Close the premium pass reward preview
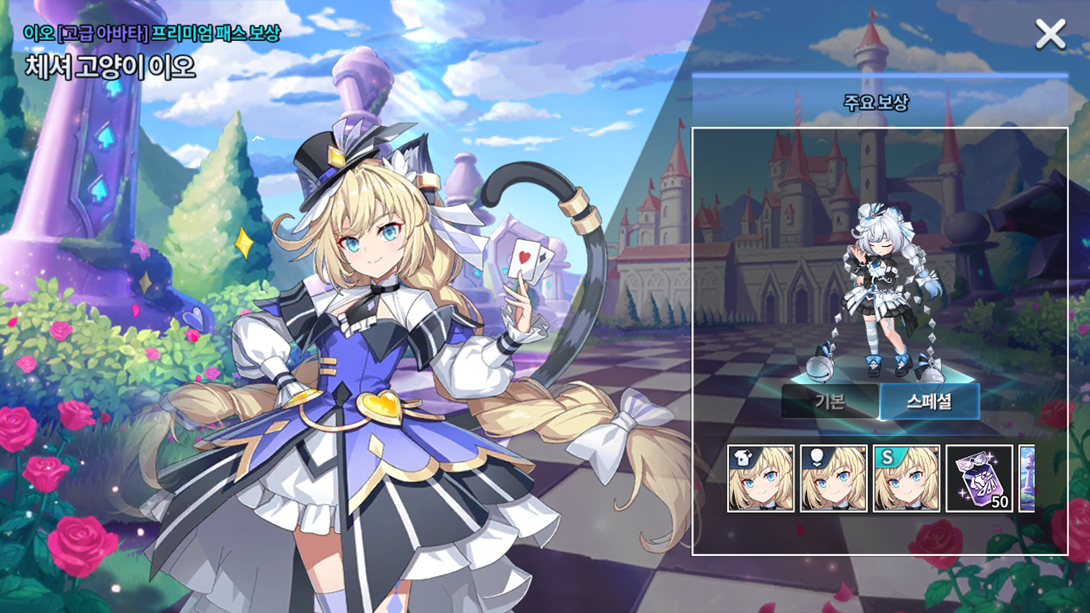This screenshot has height=613, width=1090. (1050, 35)
